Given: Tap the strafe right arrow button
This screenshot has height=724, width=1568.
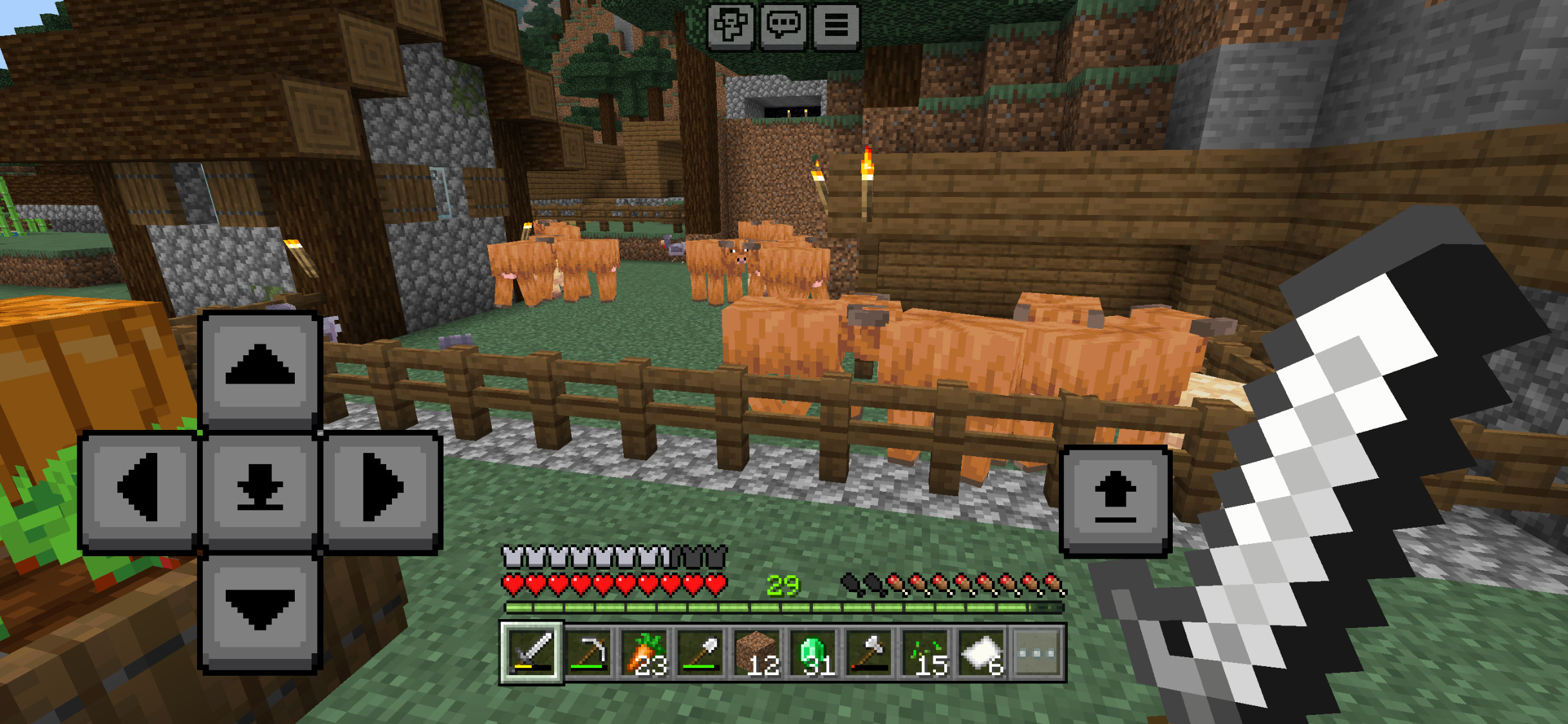Looking at the screenshot, I should (382, 488).
